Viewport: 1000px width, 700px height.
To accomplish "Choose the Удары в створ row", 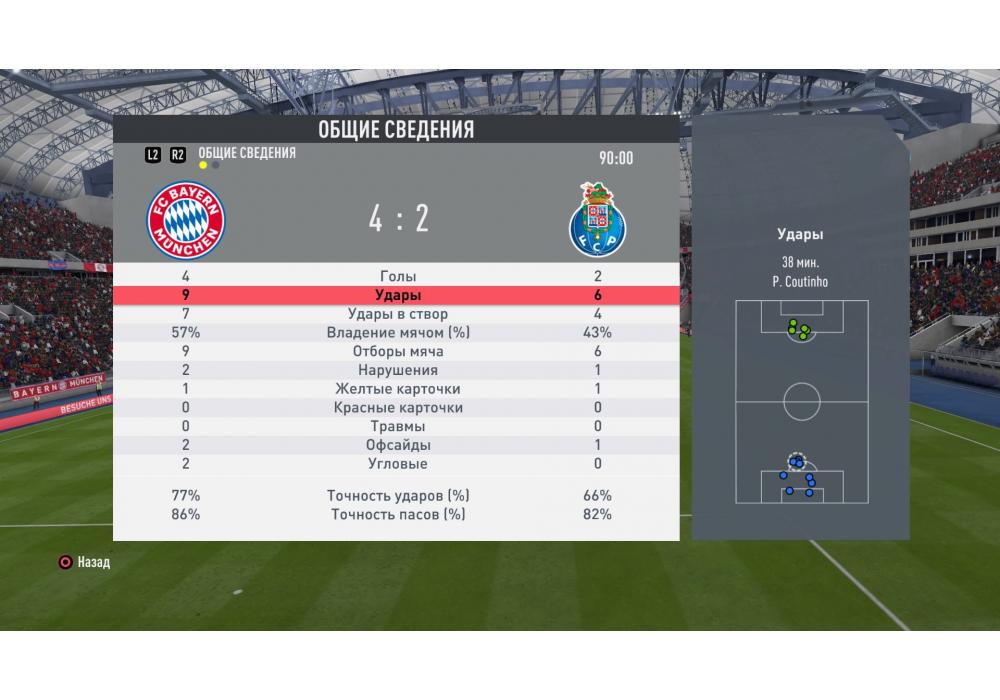I will pos(398,314).
